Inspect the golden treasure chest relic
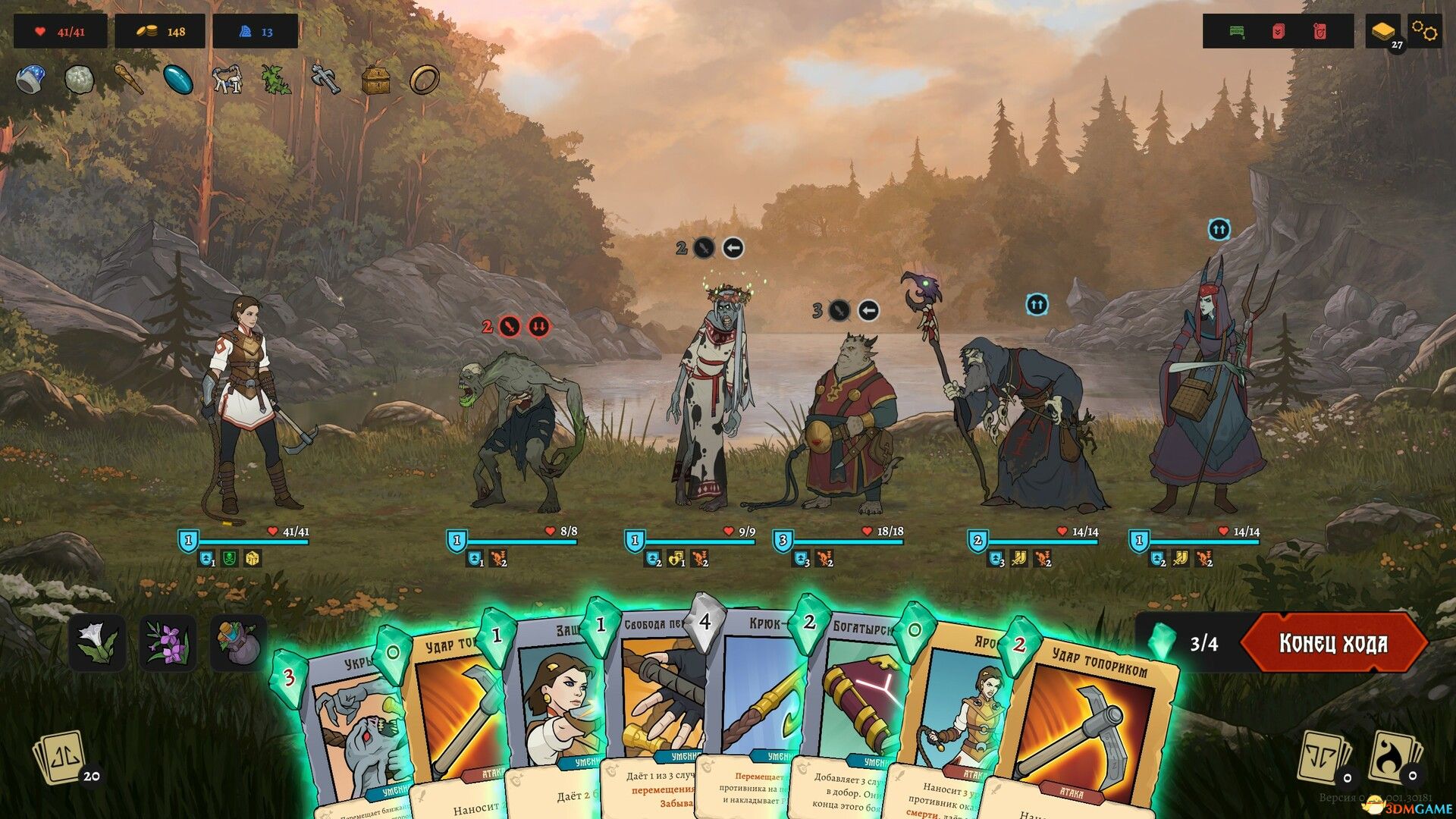Screen dimensions: 1456x819 (x=375, y=79)
